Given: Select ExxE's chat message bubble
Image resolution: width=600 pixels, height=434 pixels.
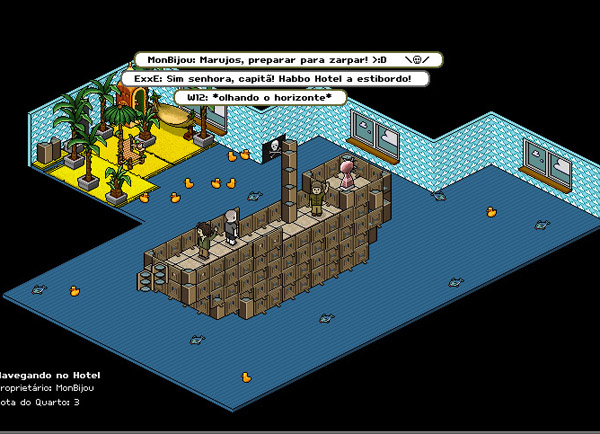Looking at the screenshot, I should click(272, 78).
